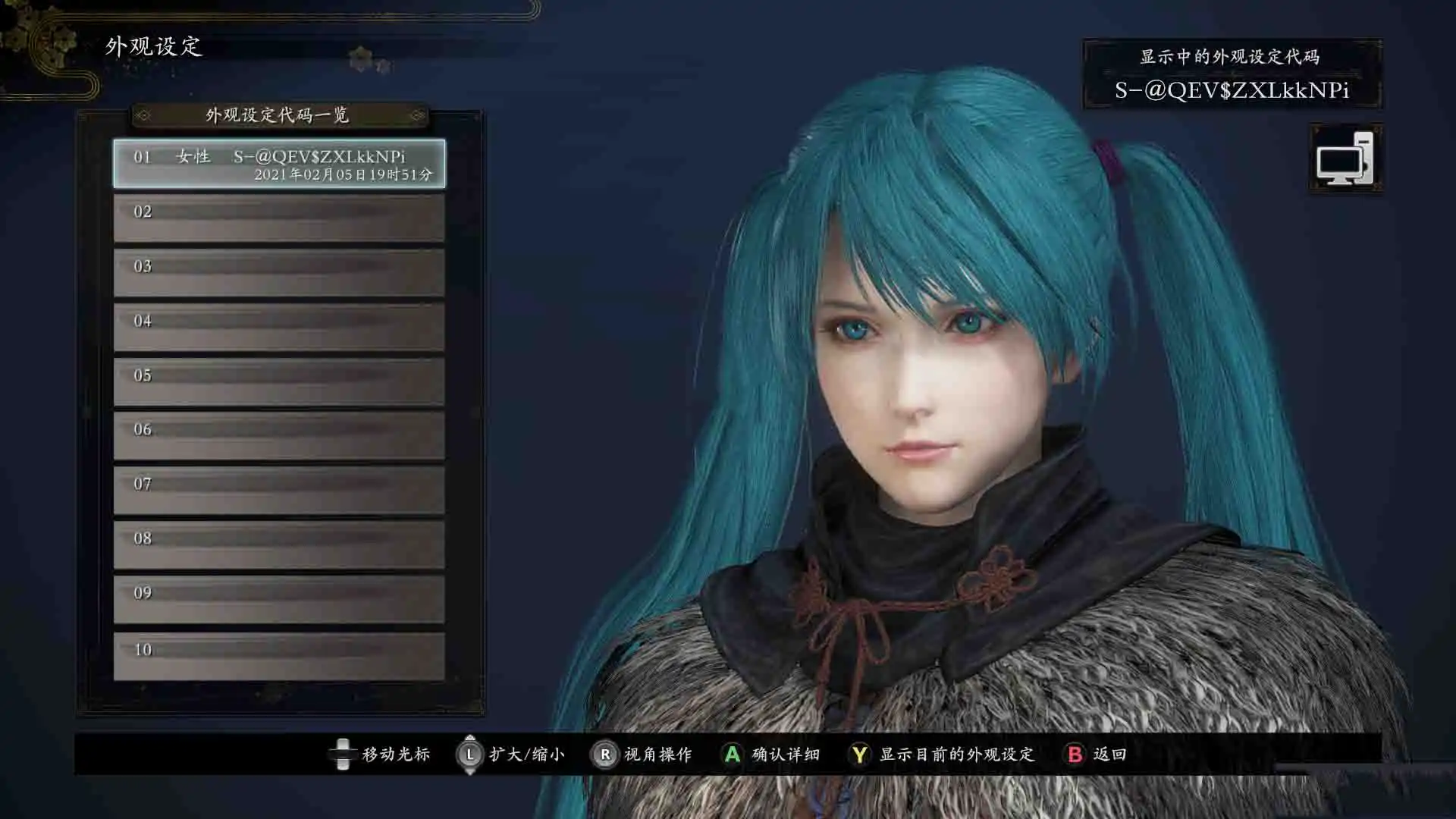Select saved code S-@QEV$ZXLkkNPi in slot 01
This screenshot has height=819, width=1456.
[x=279, y=164]
